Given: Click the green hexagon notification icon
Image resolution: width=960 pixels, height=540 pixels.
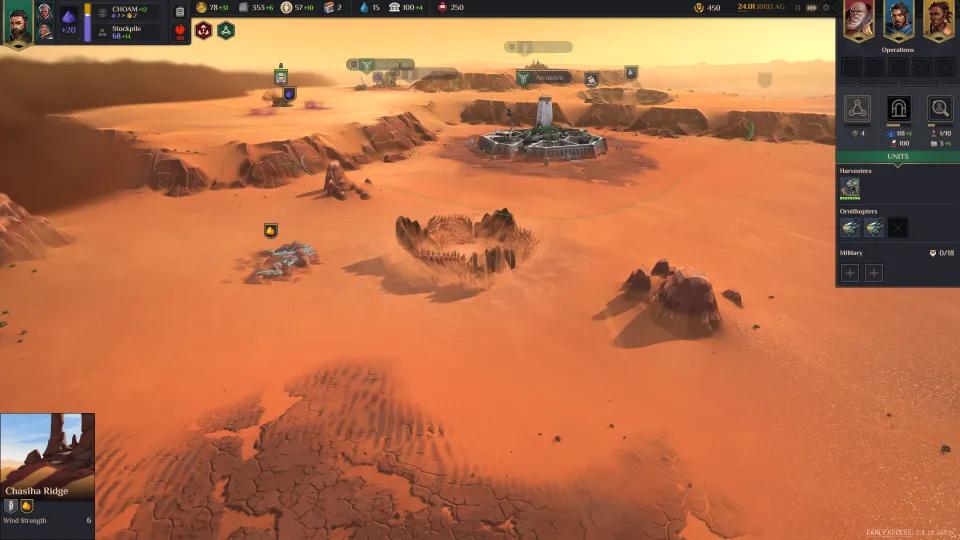Looking at the screenshot, I should (x=226, y=30).
